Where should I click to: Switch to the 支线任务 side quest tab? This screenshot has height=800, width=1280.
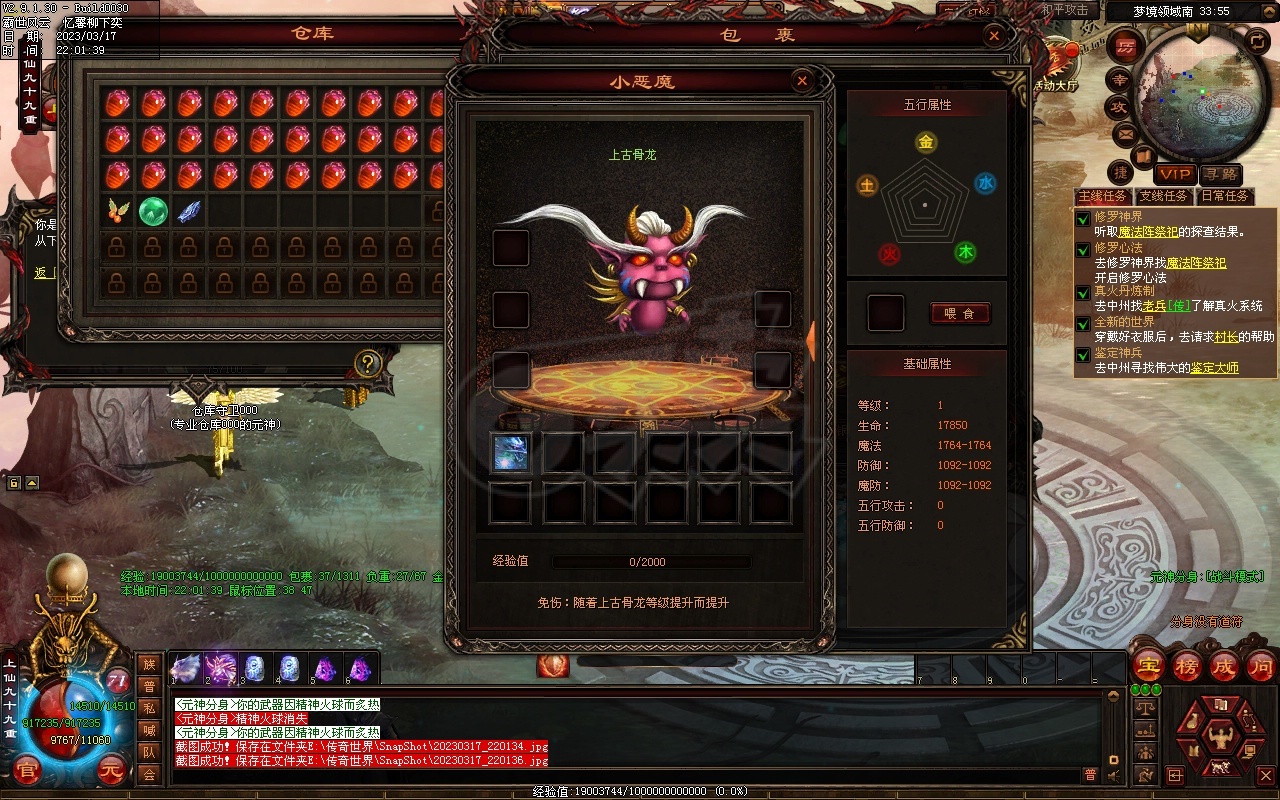[1165, 196]
